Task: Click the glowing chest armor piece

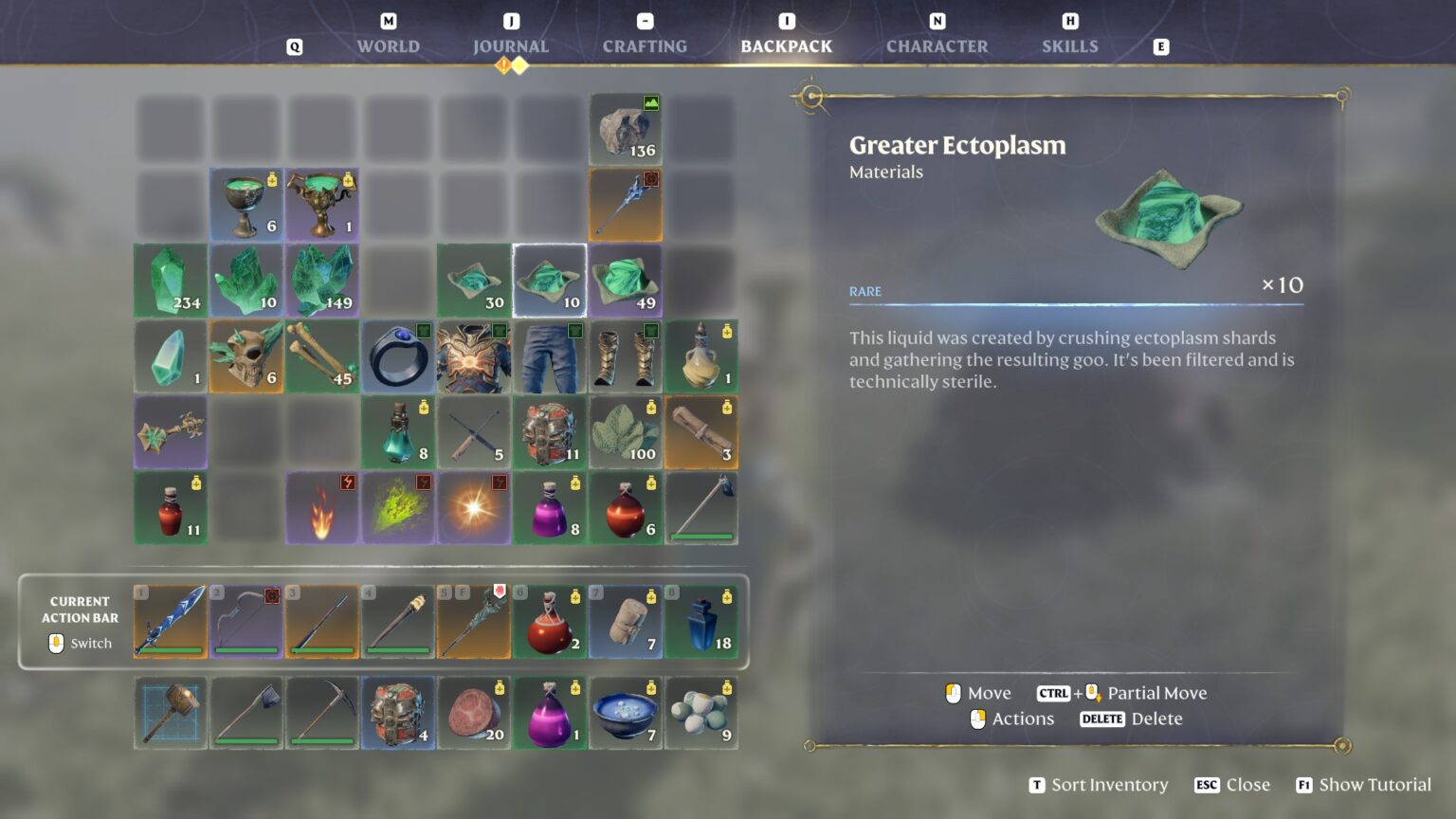Action: (474, 355)
